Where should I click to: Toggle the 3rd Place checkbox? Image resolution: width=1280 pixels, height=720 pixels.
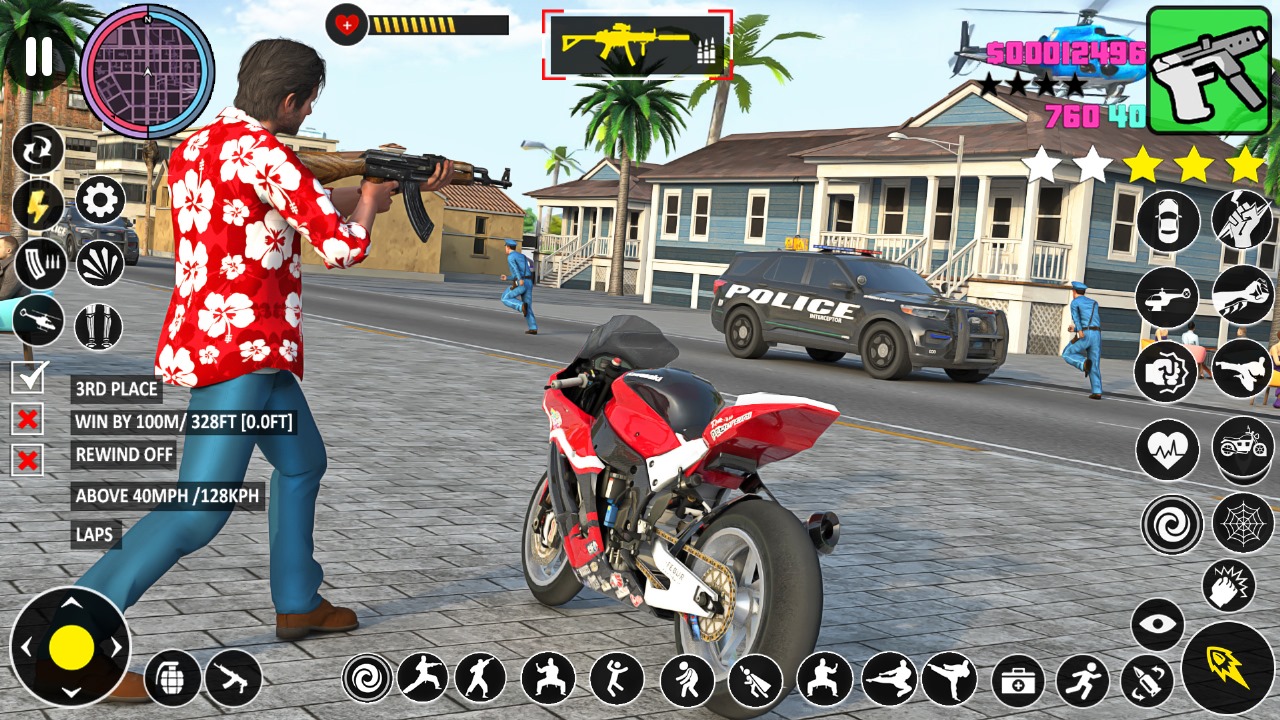[27, 378]
